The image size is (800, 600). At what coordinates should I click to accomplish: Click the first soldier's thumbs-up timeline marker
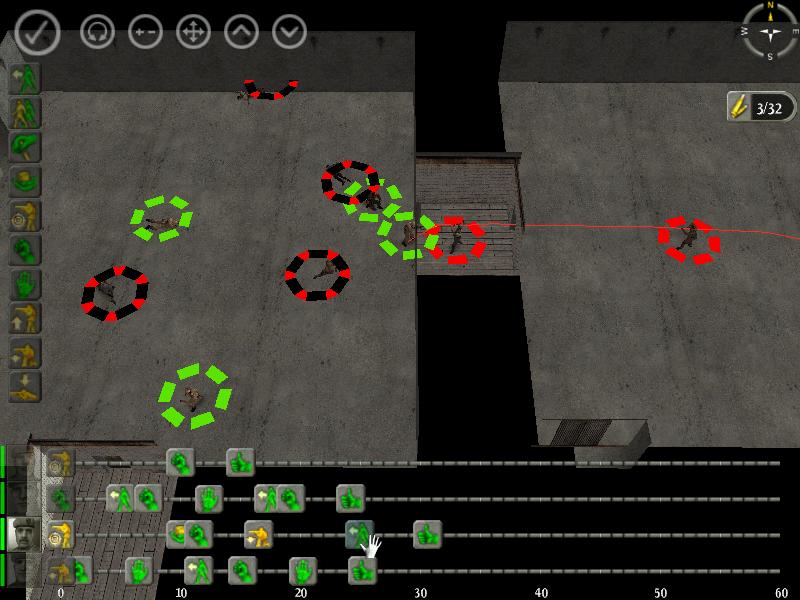[241, 462]
